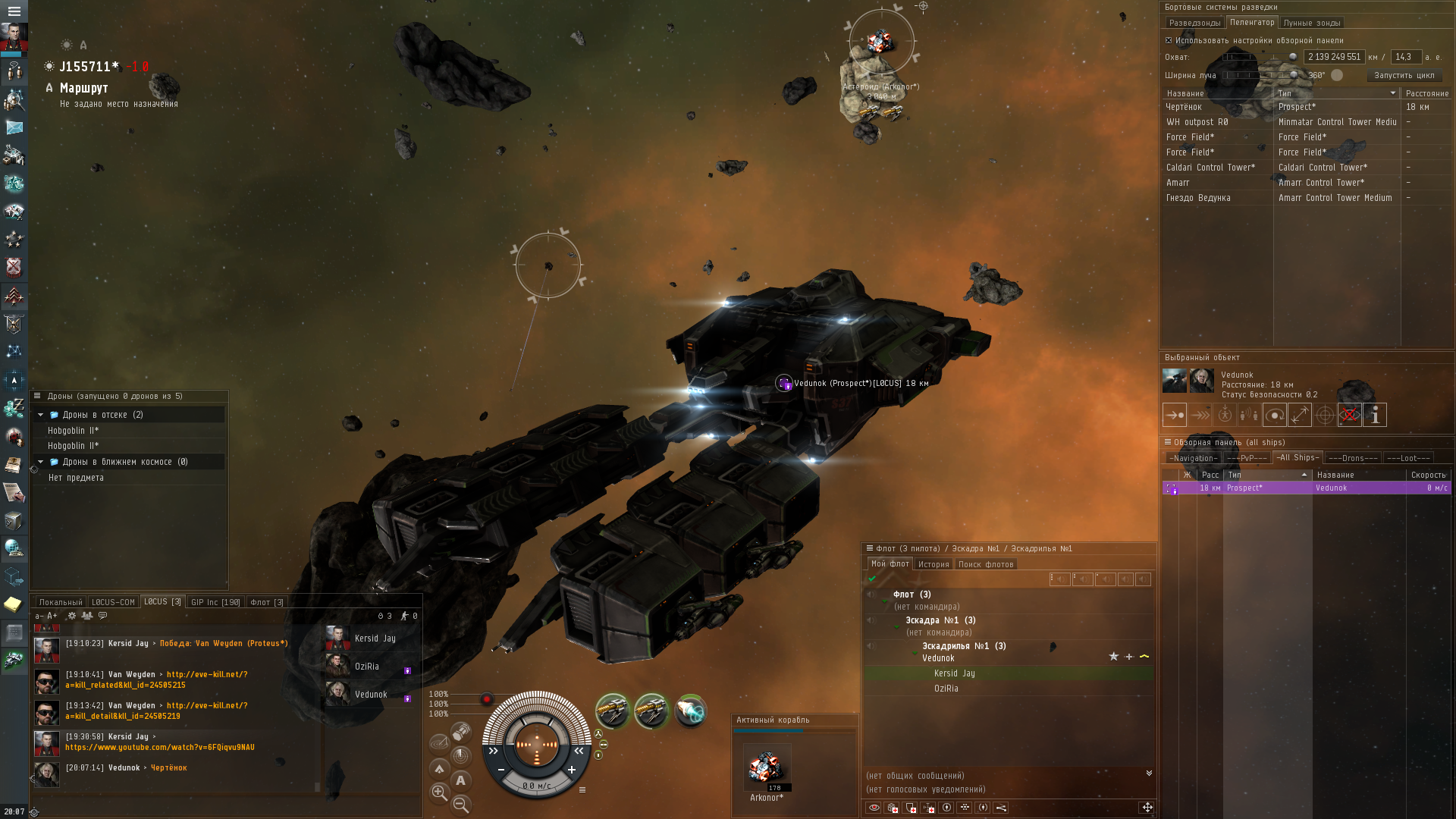
Task: Switch to the GIP Inc chat channel
Action: [215, 602]
